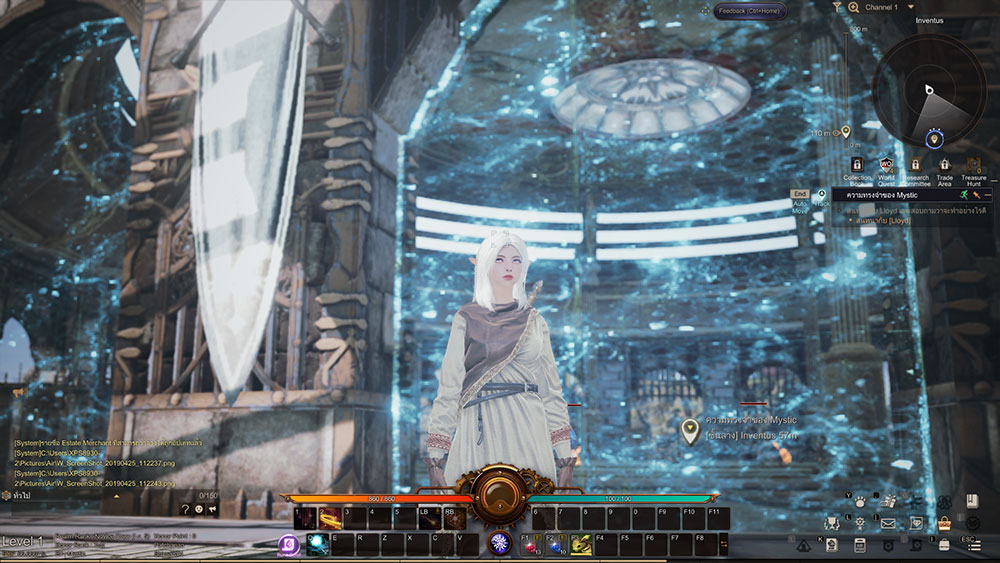Use the blue potion in slot F2
1000x563 pixels.
click(556, 546)
